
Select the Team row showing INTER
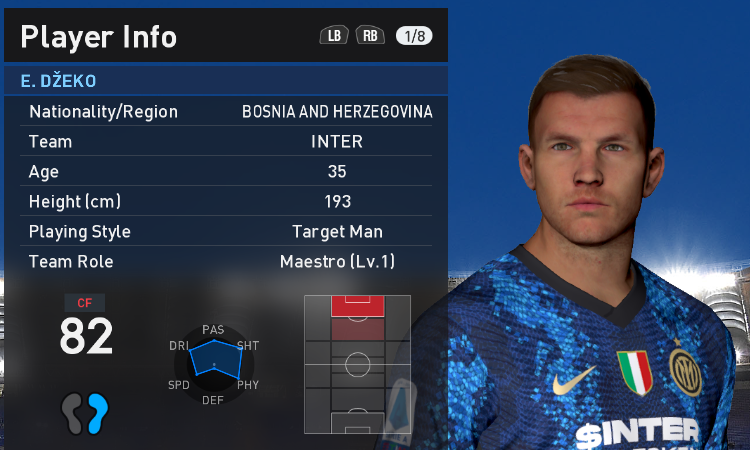click(x=228, y=142)
